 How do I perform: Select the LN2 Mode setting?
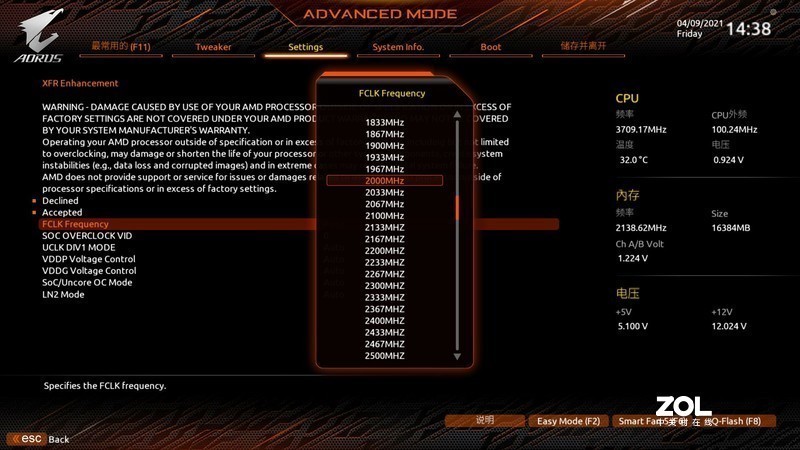[x=63, y=294]
